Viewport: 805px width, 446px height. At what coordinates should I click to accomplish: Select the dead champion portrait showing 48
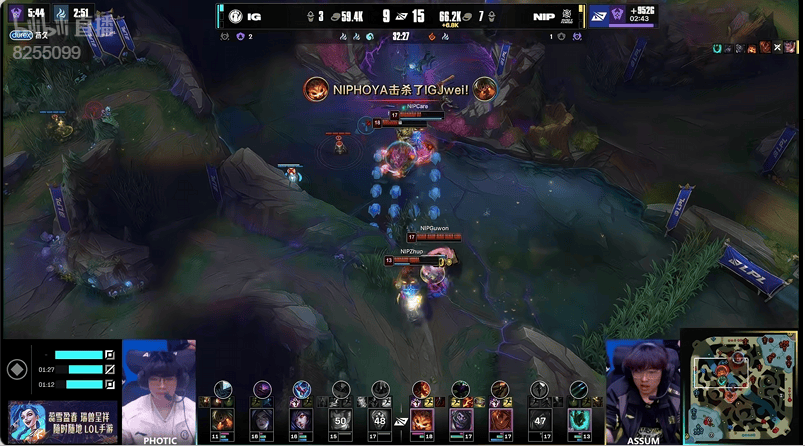[379, 420]
